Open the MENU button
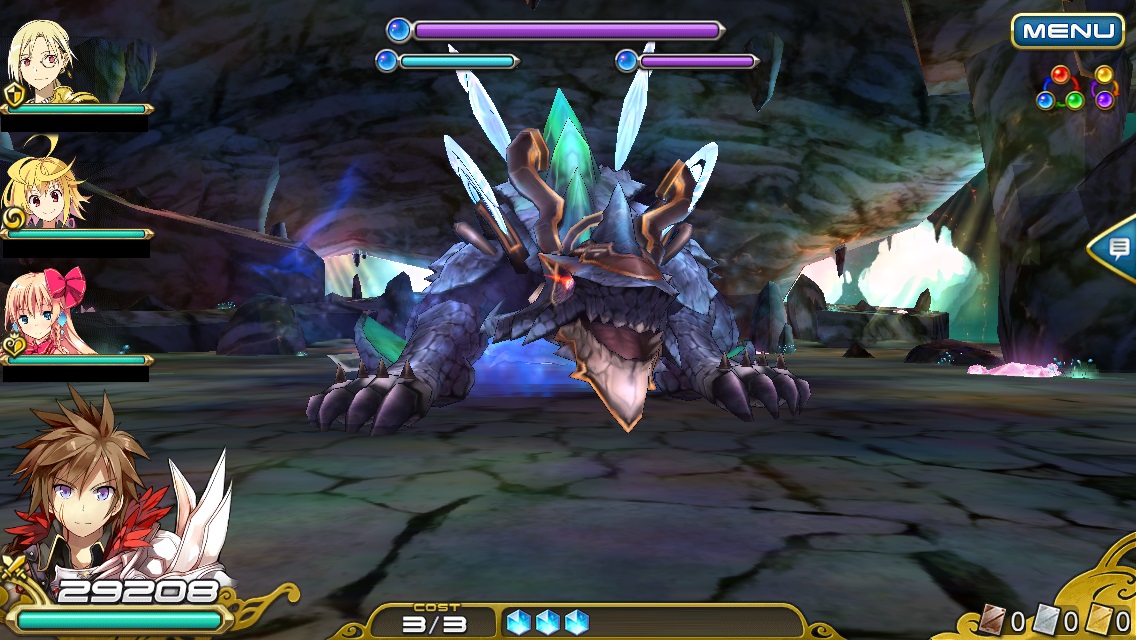Image resolution: width=1136 pixels, height=640 pixels. (1067, 31)
